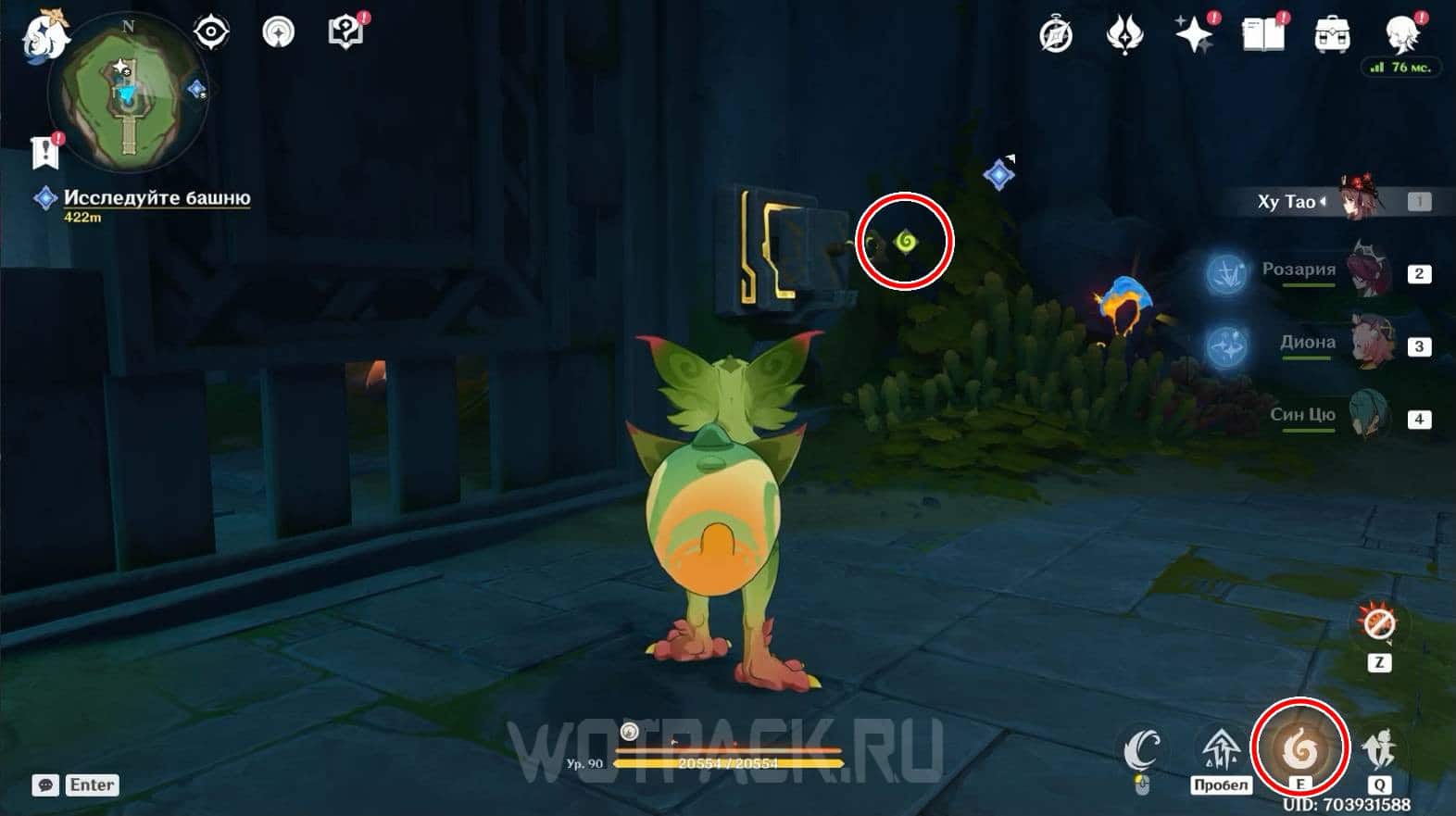
Task: Open the tutorial book with question mark
Action: click(x=345, y=32)
